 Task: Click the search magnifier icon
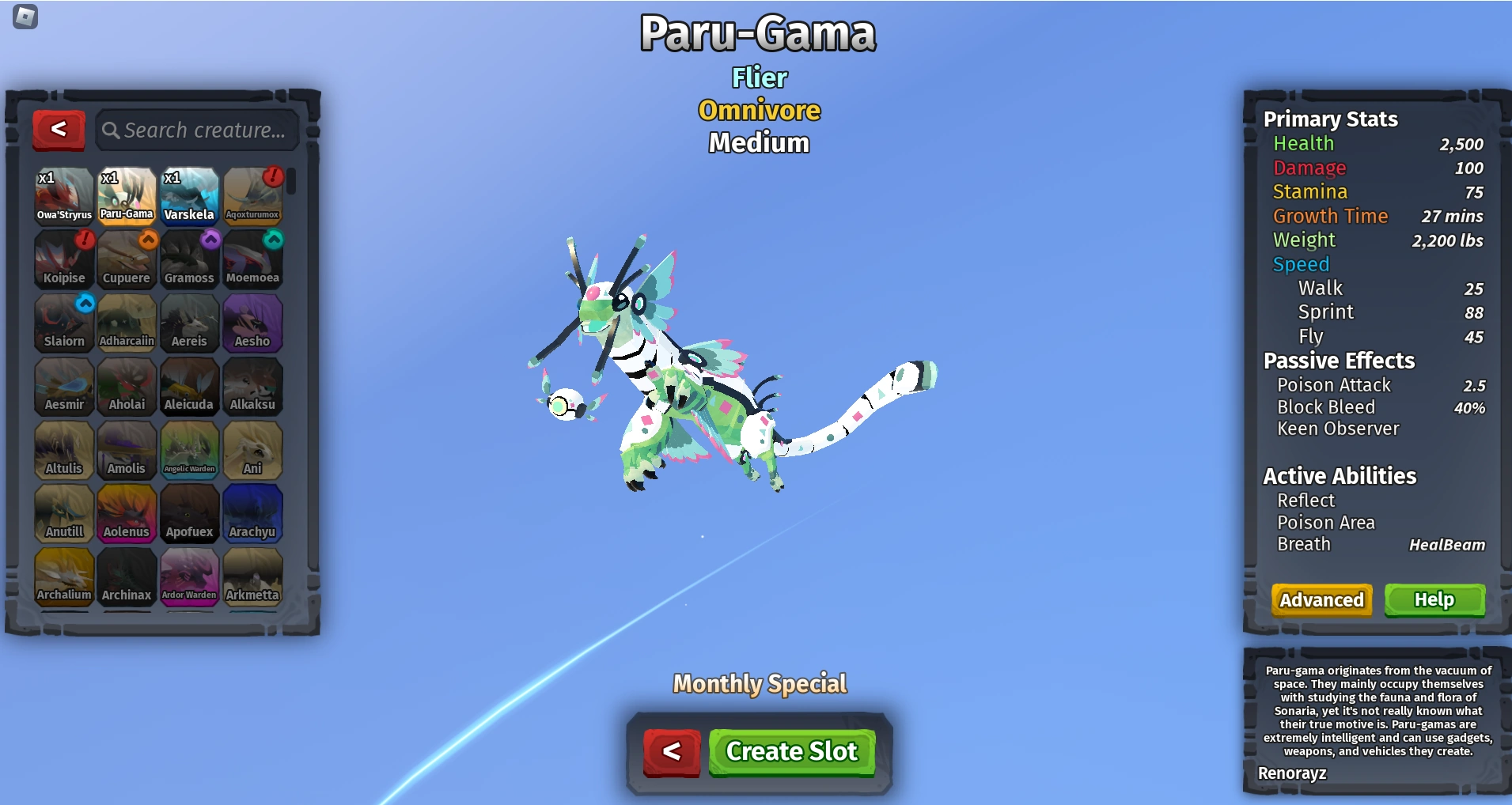(x=111, y=130)
